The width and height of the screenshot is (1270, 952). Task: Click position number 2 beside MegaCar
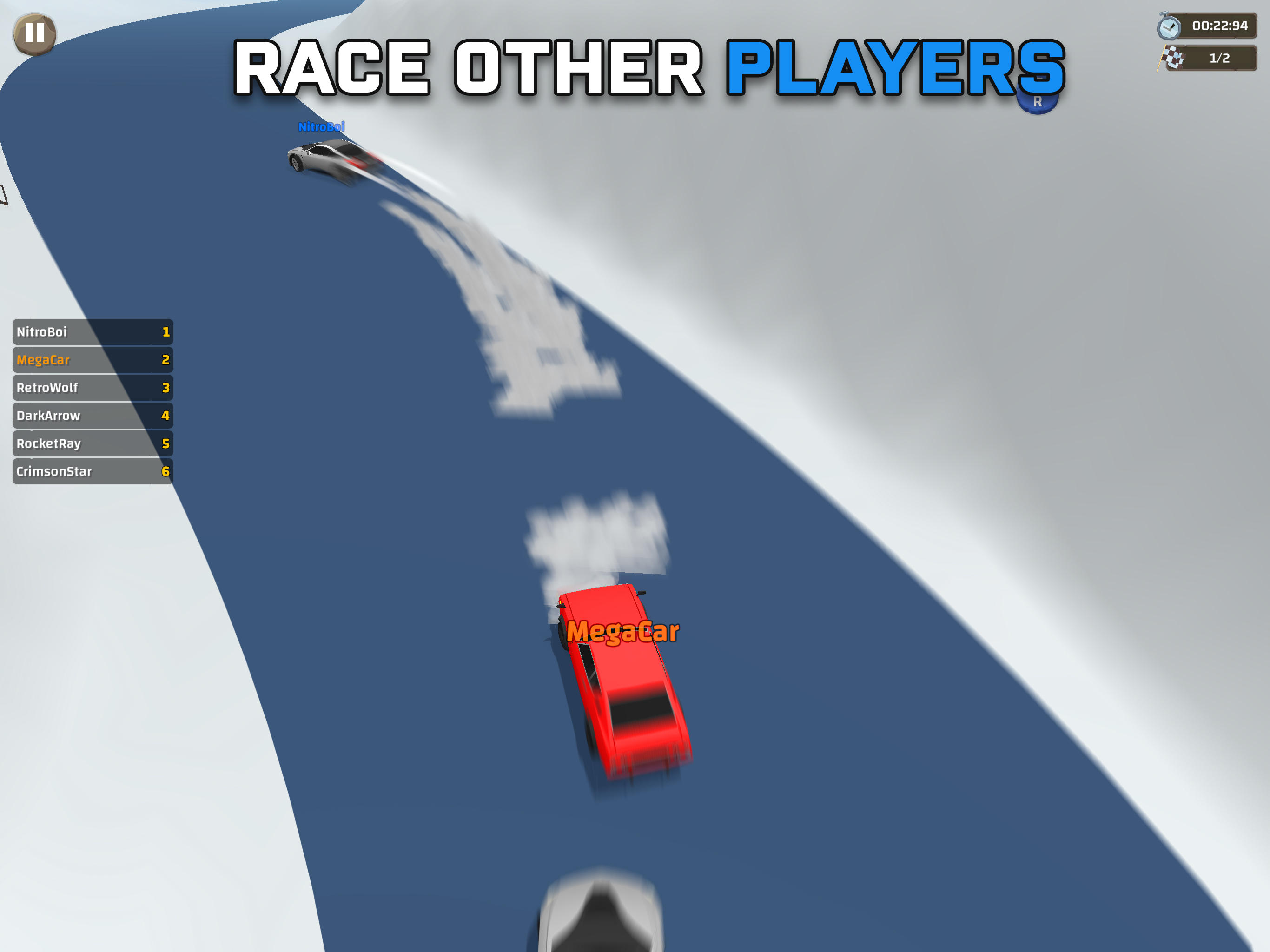pyautogui.click(x=165, y=360)
